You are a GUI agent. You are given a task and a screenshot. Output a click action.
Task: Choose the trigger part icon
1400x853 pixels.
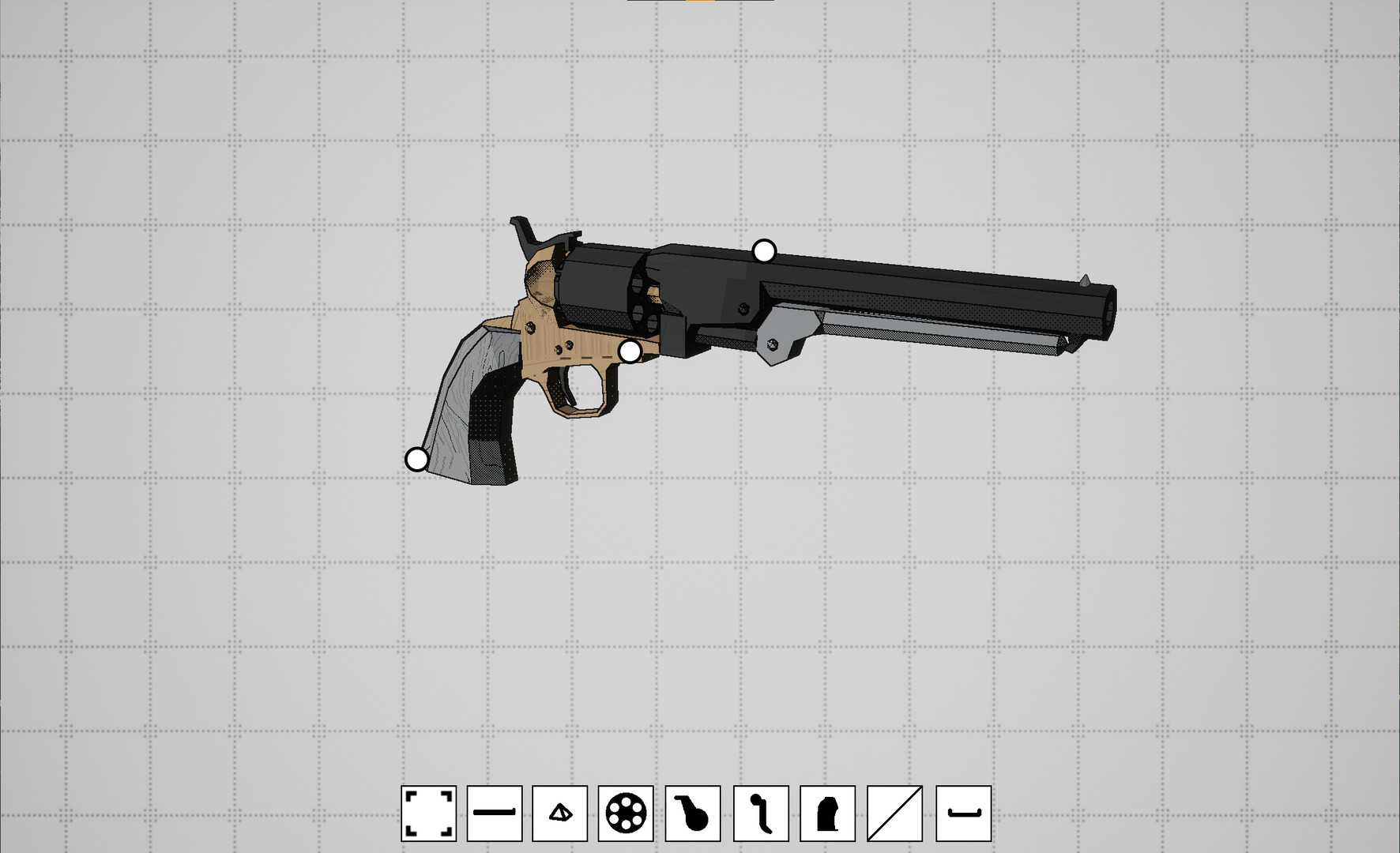[761, 814]
